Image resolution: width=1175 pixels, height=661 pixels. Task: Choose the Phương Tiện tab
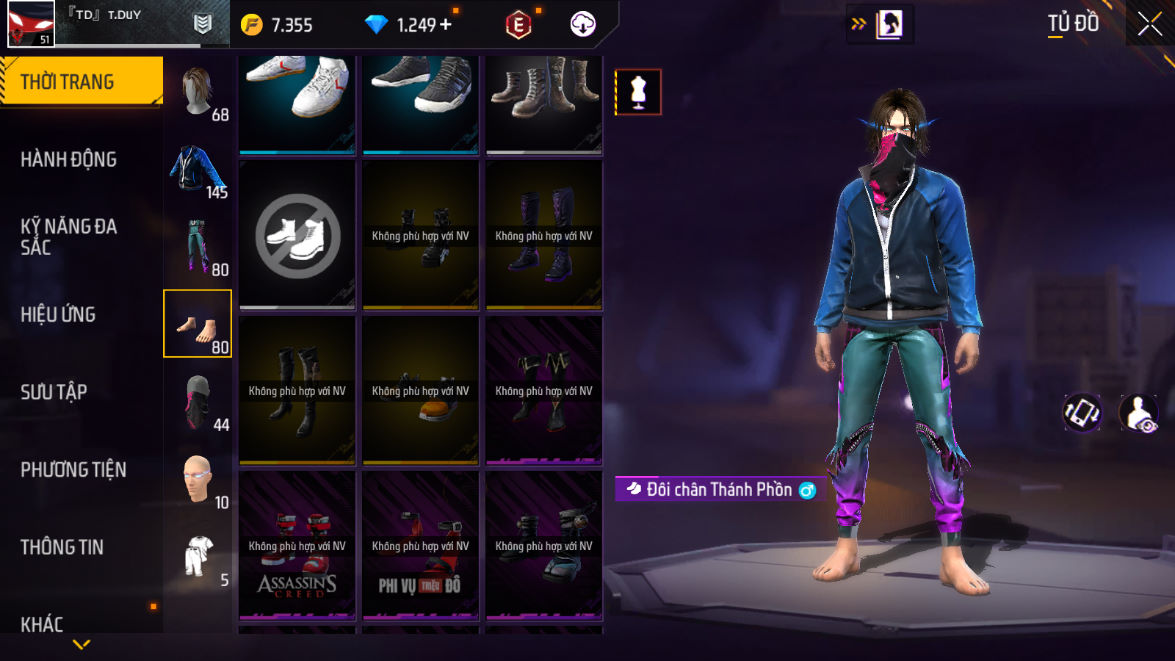(x=74, y=469)
